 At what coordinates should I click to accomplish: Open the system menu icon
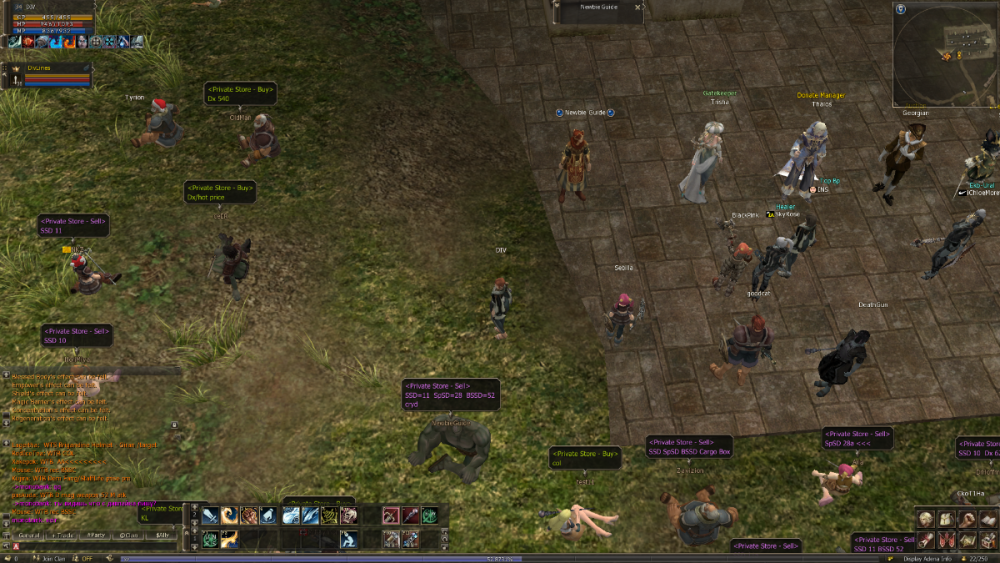pyautogui.click(x=986, y=540)
